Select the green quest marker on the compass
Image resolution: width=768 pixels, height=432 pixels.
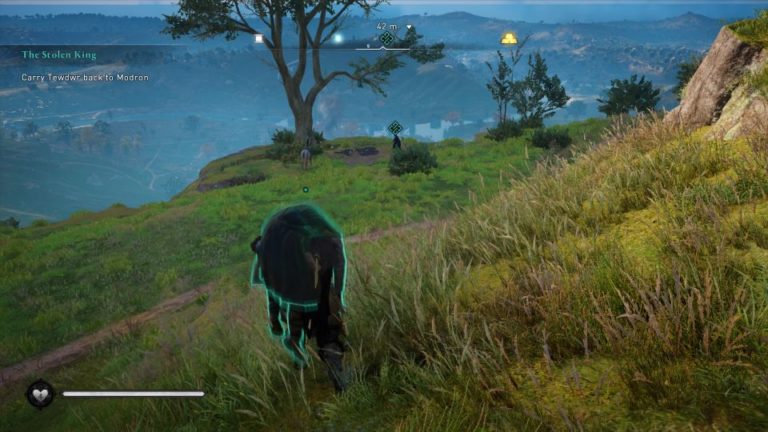[x=387, y=39]
